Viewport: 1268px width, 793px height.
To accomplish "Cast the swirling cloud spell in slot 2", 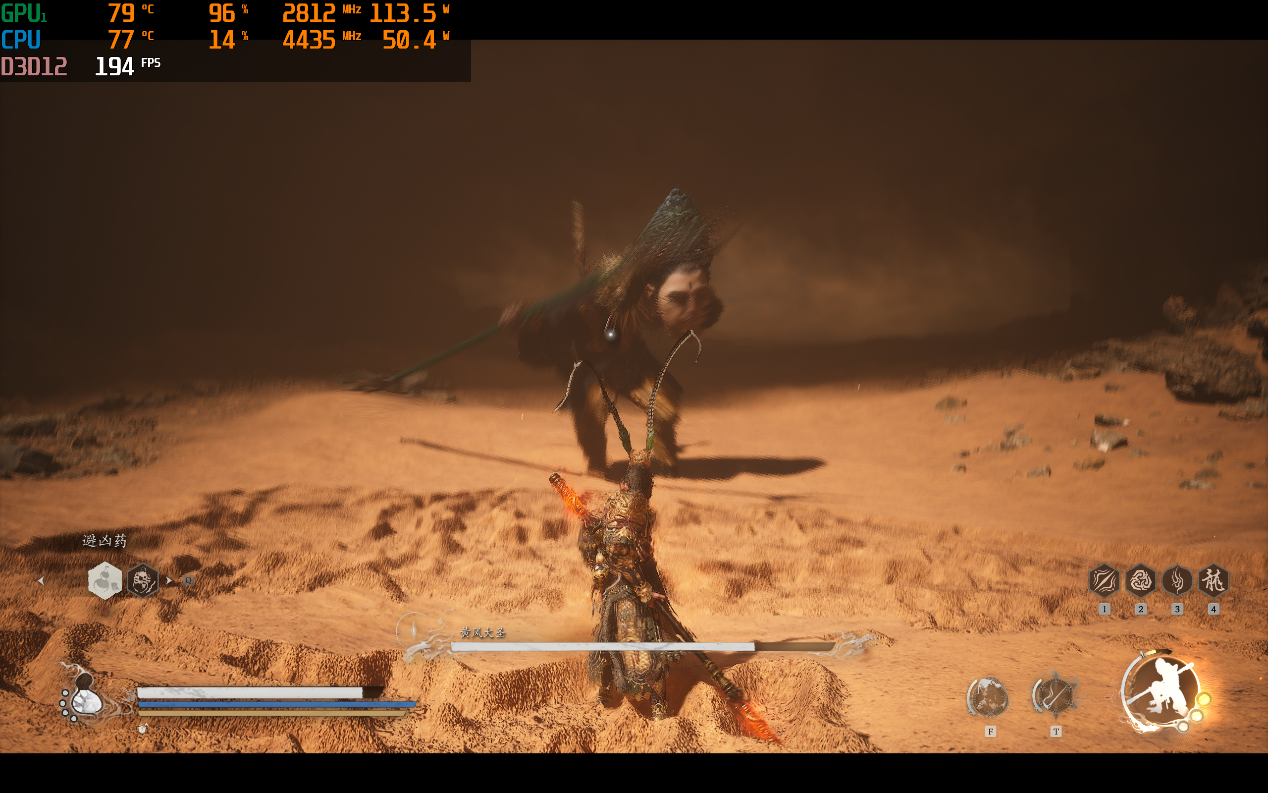I will click(x=1141, y=580).
